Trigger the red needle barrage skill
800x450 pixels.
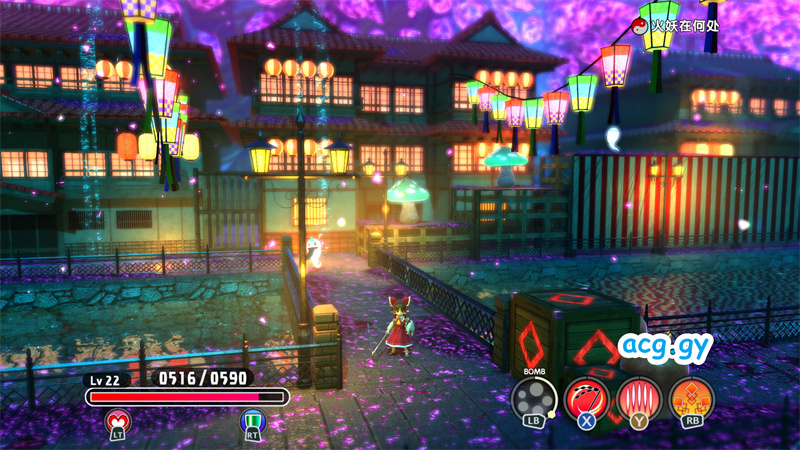click(x=638, y=397)
